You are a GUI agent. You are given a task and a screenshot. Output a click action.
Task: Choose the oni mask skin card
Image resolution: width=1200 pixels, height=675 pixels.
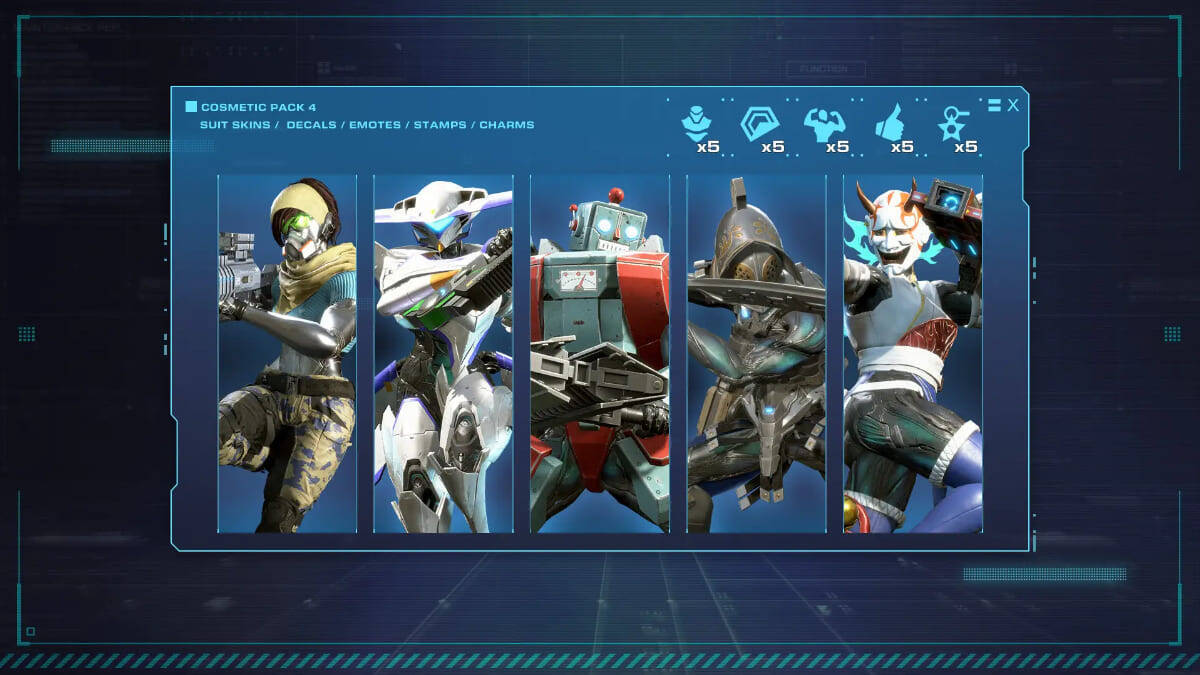point(912,353)
